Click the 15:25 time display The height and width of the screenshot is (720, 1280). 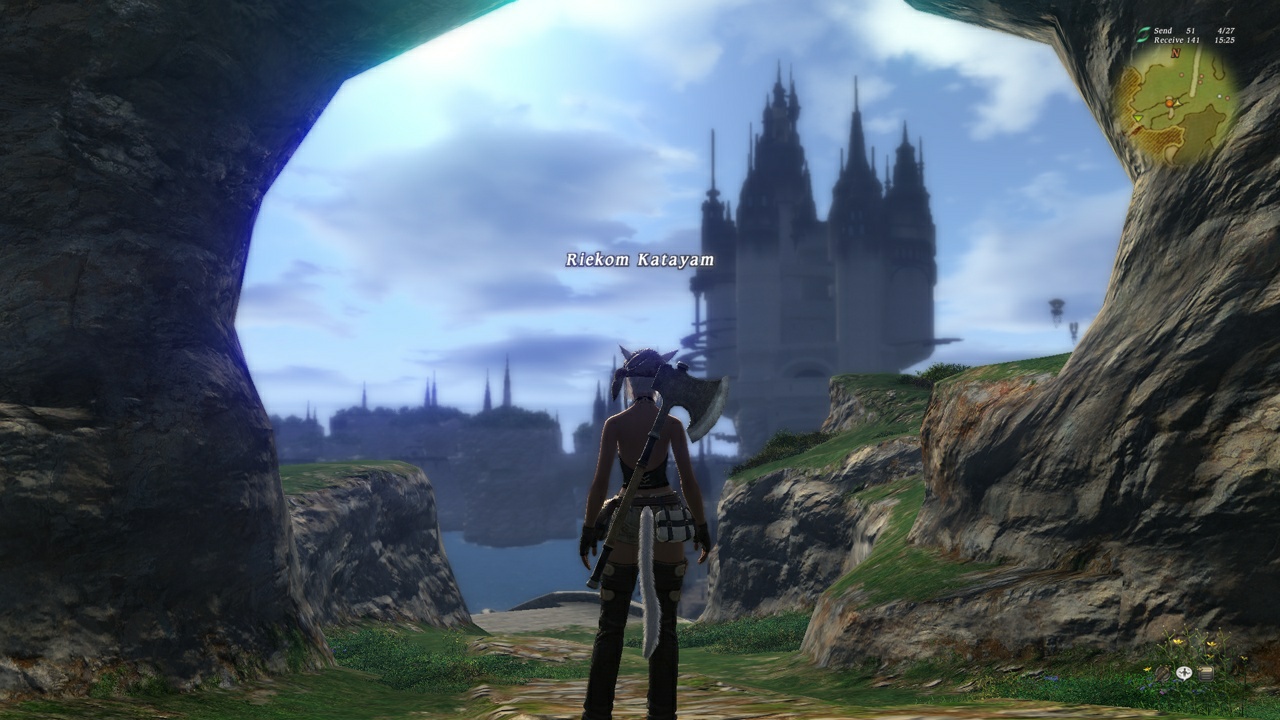1227,41
